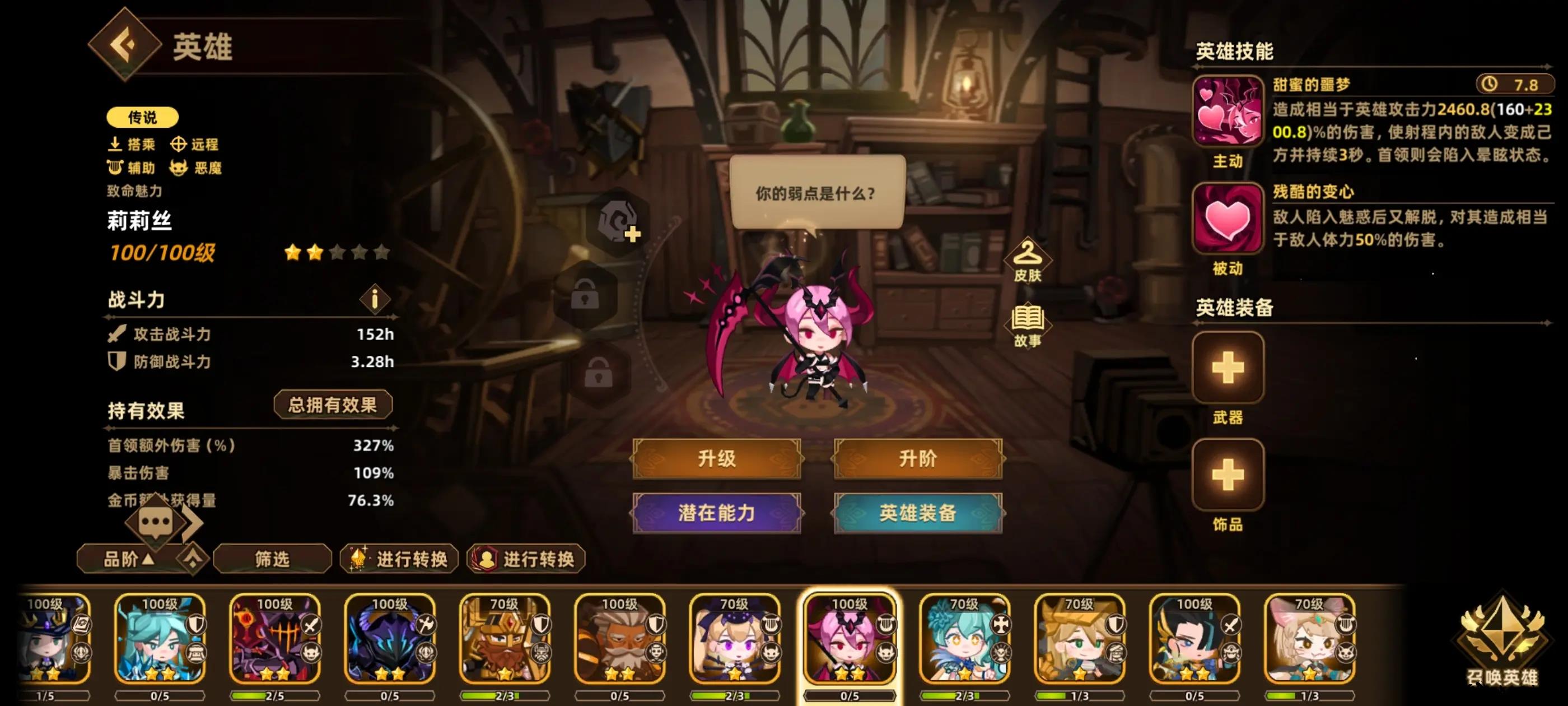This screenshot has width=1568, height=706.
Task: Equip an accessory via the 饰品 plus icon
Action: click(x=1227, y=475)
